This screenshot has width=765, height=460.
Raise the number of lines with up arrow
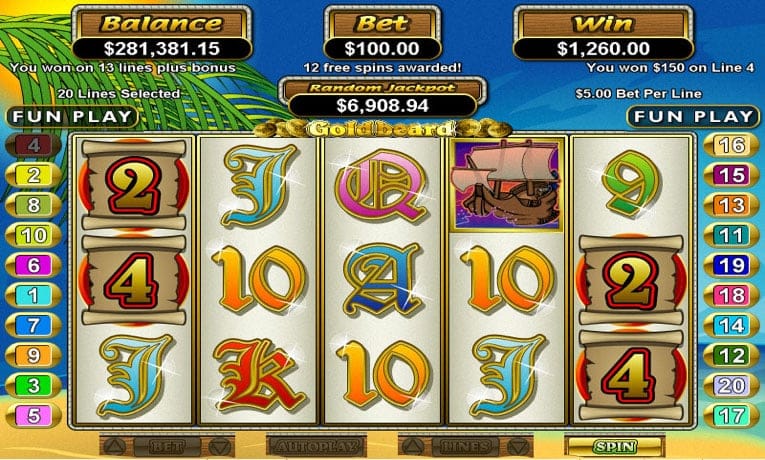click(x=409, y=445)
